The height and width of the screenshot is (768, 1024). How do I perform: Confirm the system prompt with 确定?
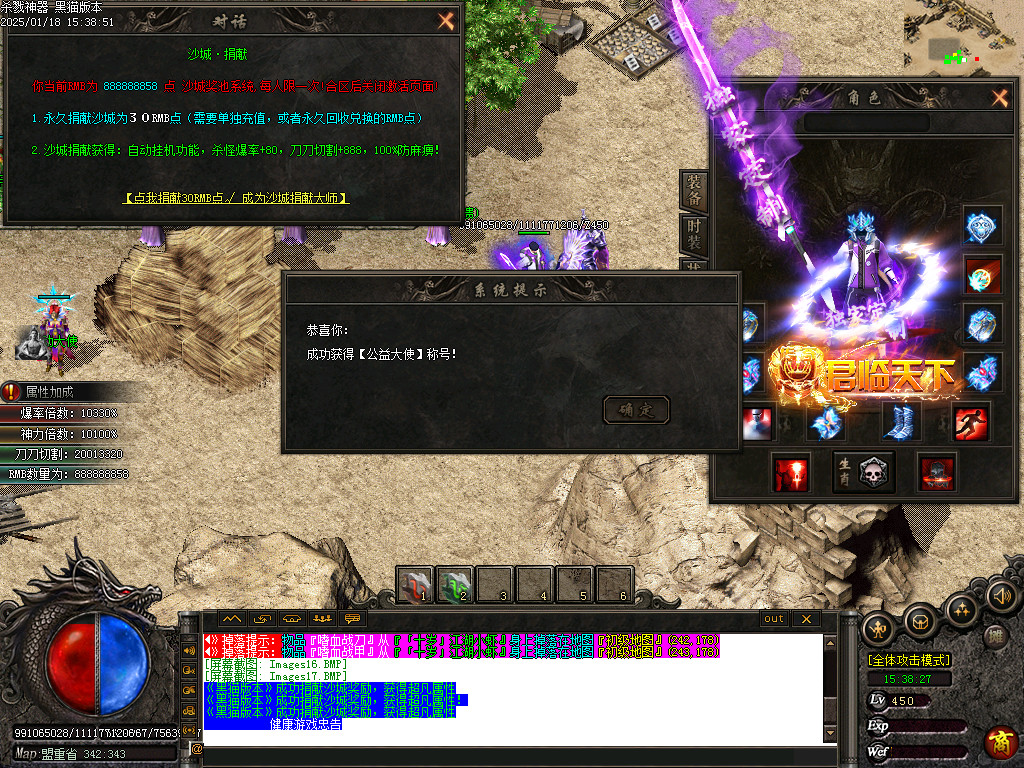coord(636,409)
